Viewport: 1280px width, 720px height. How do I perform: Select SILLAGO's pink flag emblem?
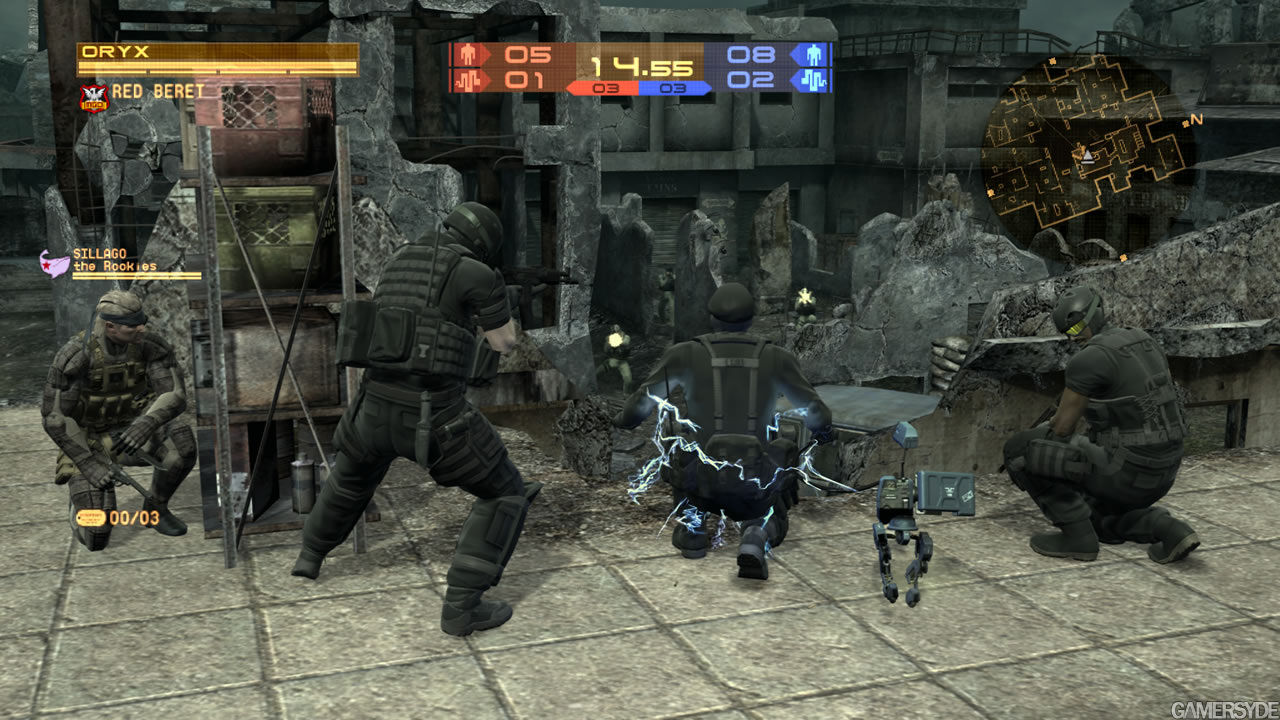pos(53,262)
